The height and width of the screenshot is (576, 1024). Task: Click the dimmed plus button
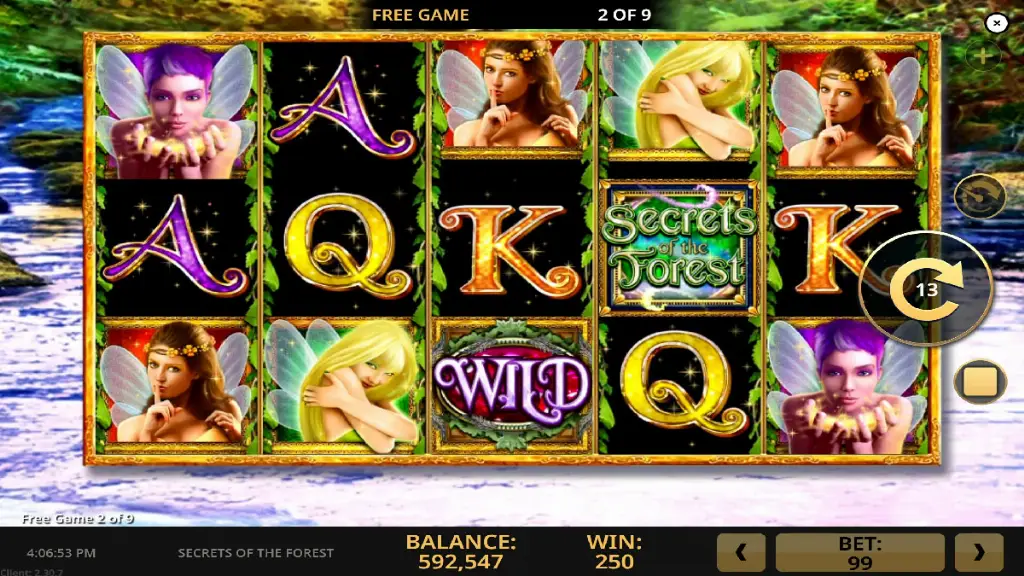click(x=983, y=56)
